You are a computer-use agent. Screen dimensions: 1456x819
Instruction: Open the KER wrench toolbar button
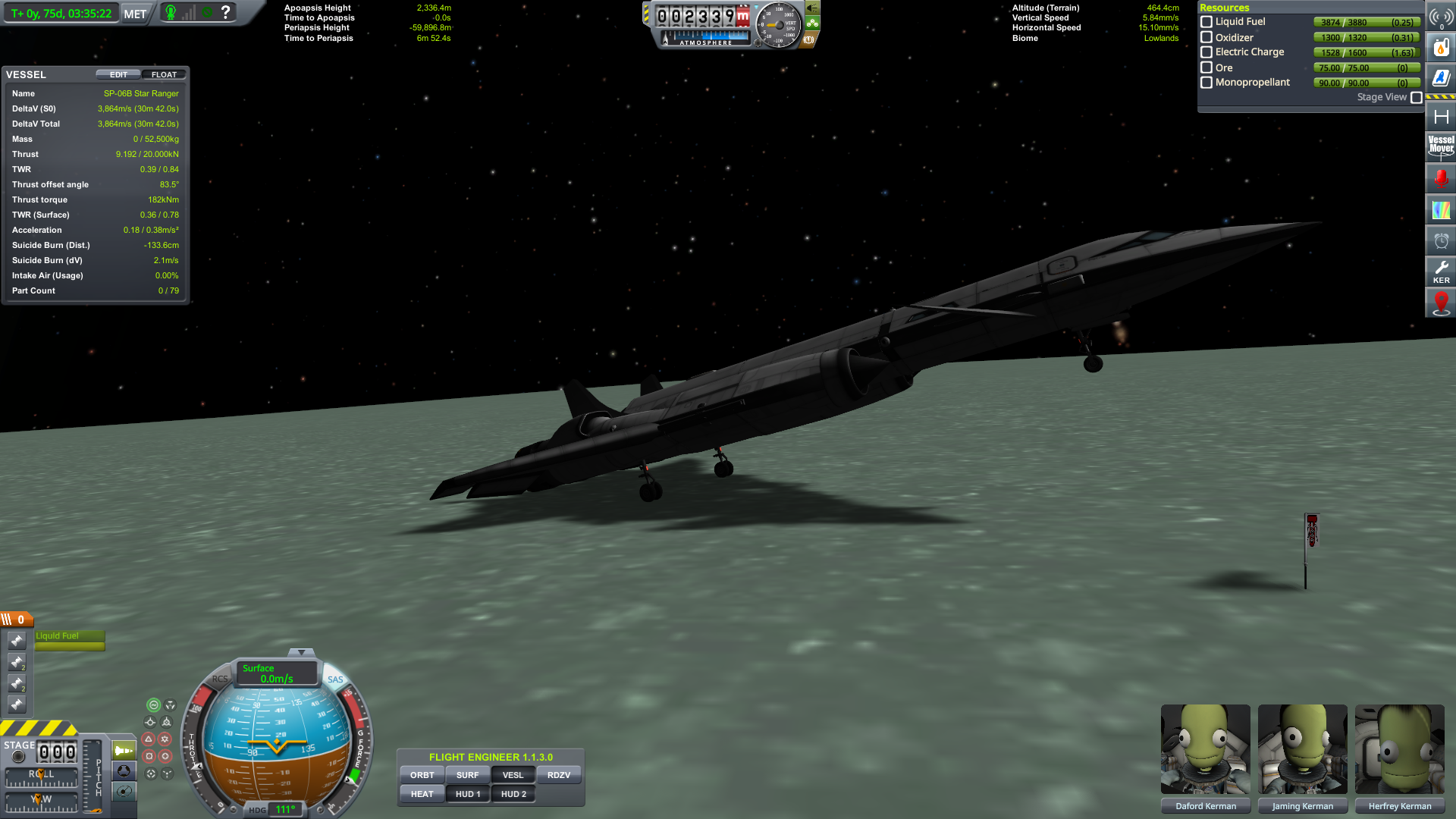click(x=1441, y=271)
